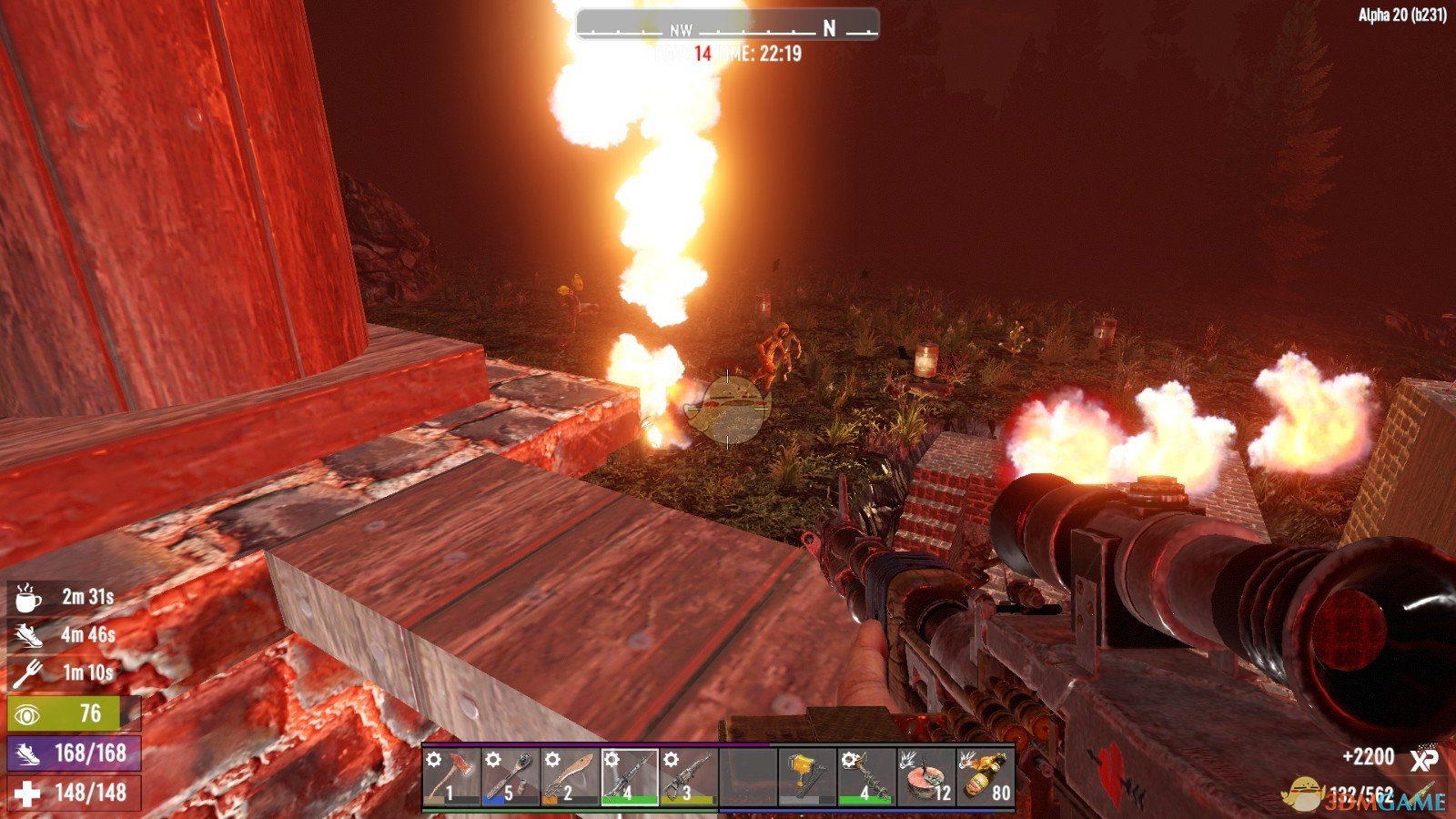Select the yellow nailgun slot
The image size is (1456, 819).
click(807, 776)
